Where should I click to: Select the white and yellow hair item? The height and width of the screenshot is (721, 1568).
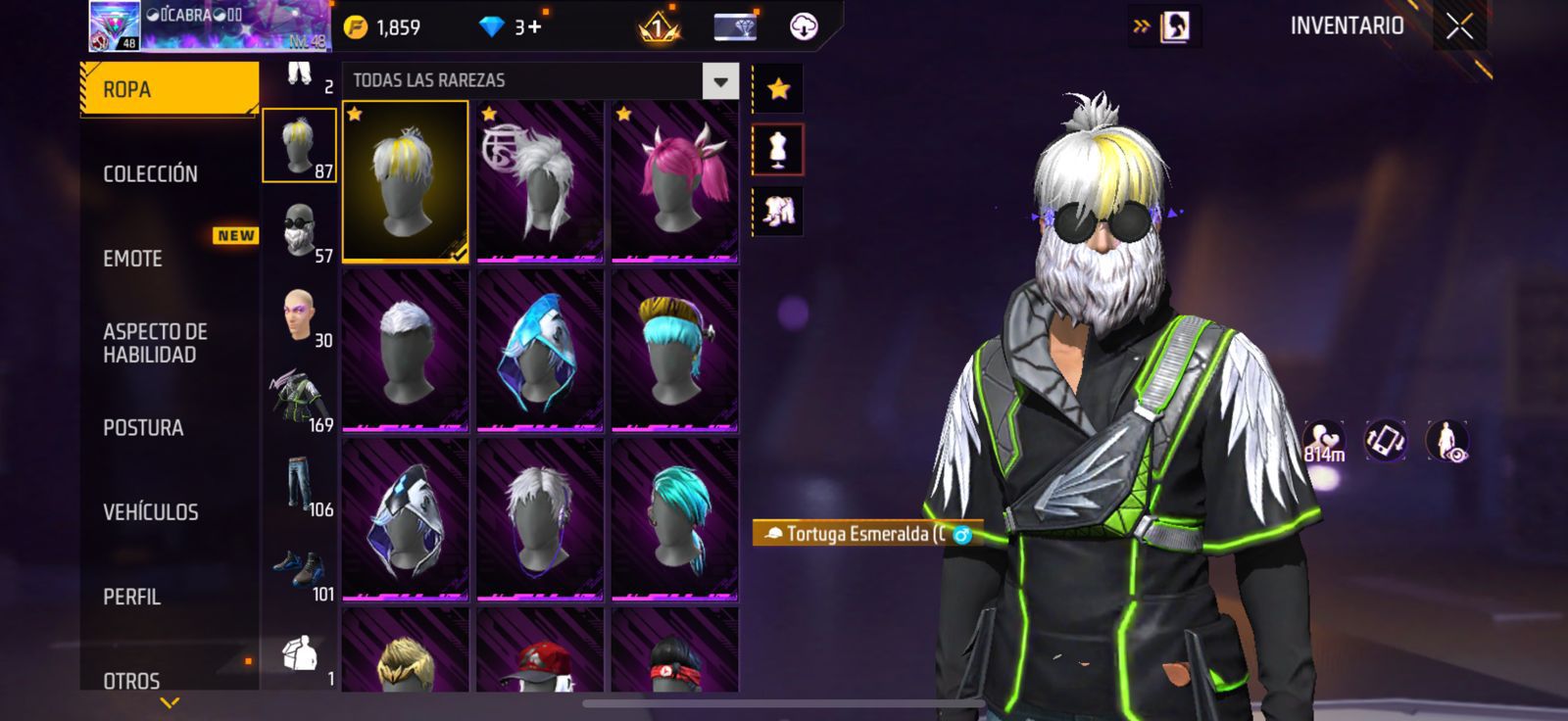(405, 182)
